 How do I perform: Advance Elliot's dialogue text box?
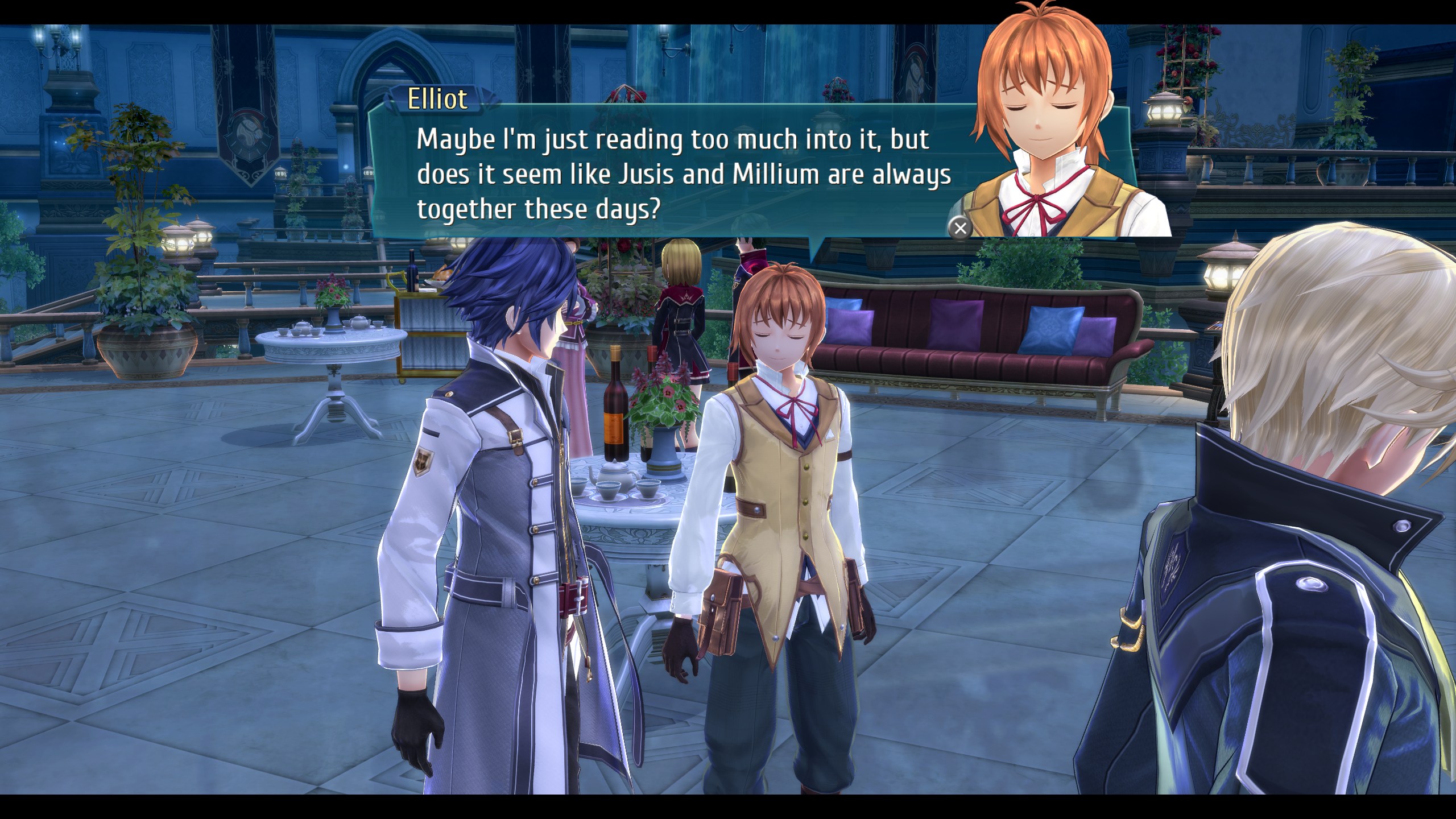tap(960, 228)
